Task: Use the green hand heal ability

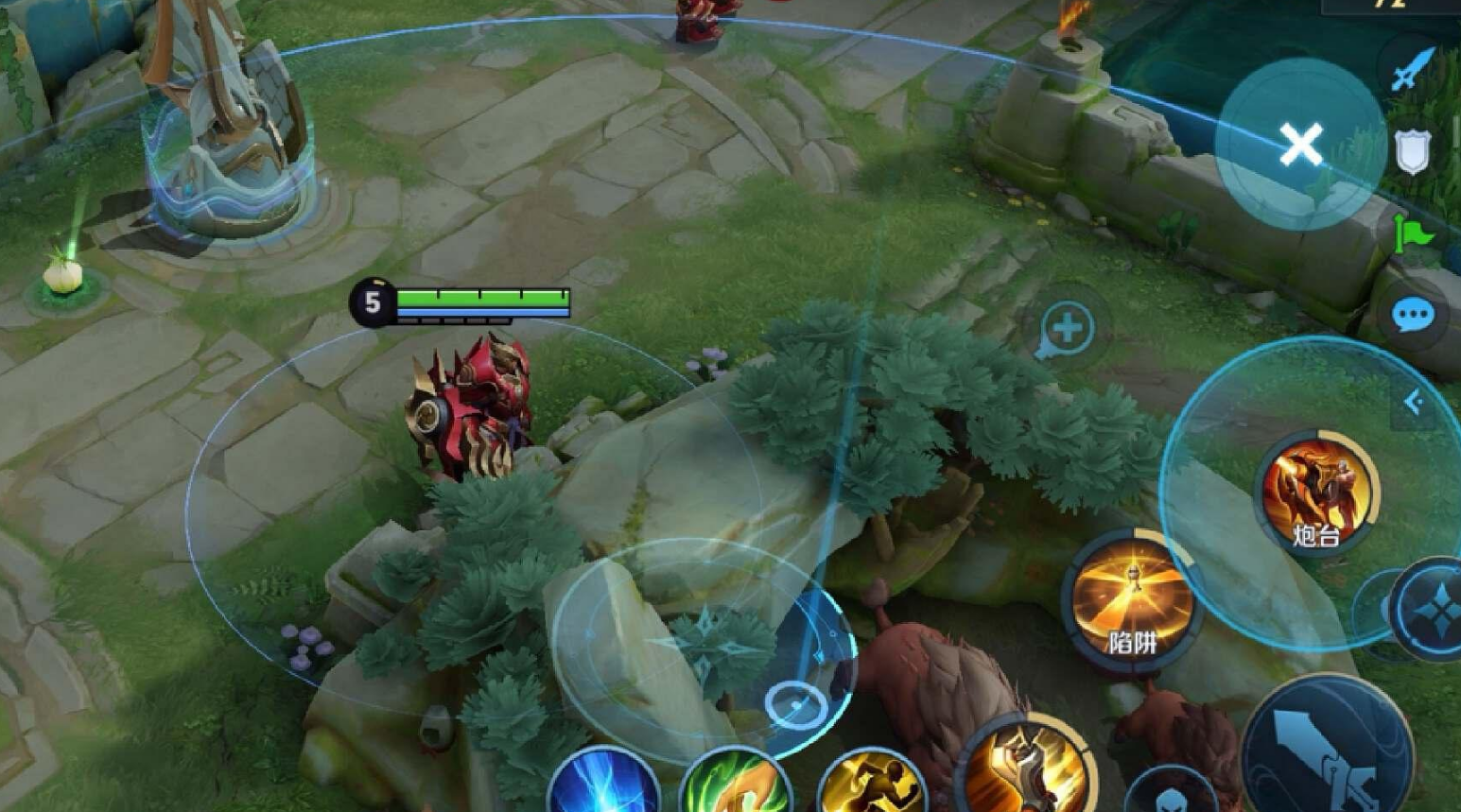Action: coord(736,785)
